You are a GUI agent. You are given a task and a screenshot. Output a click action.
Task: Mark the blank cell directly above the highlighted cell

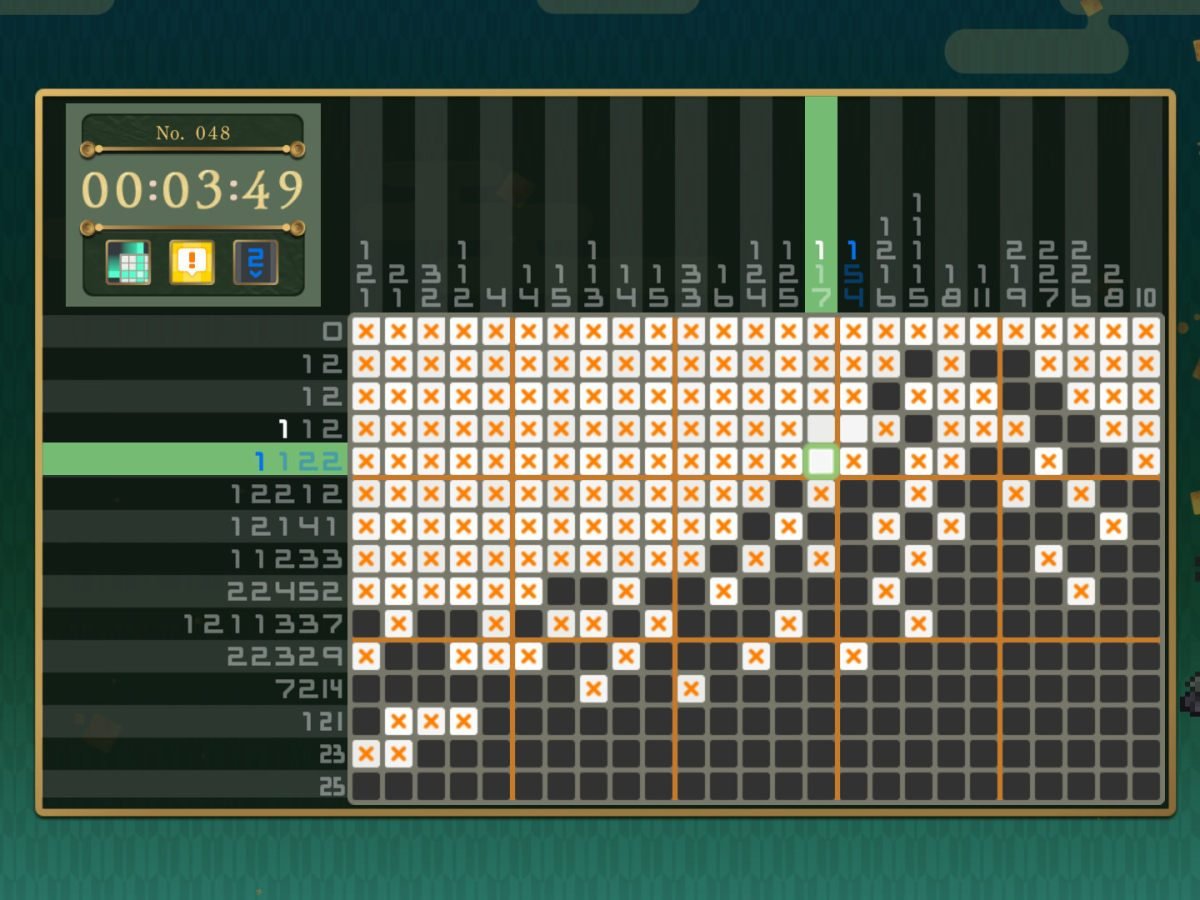pyautogui.click(x=821, y=429)
